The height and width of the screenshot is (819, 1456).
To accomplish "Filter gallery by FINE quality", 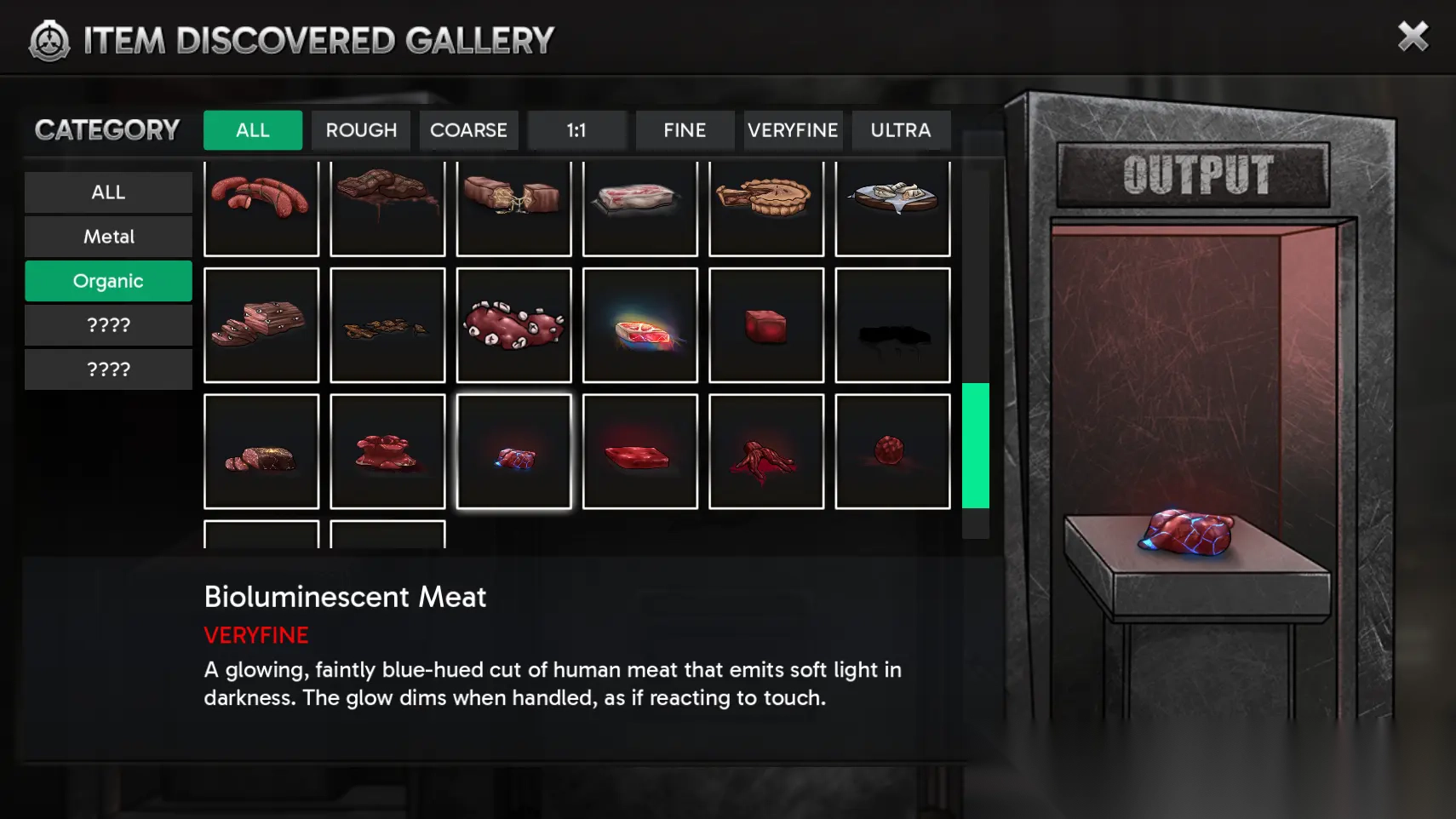I will [x=685, y=130].
